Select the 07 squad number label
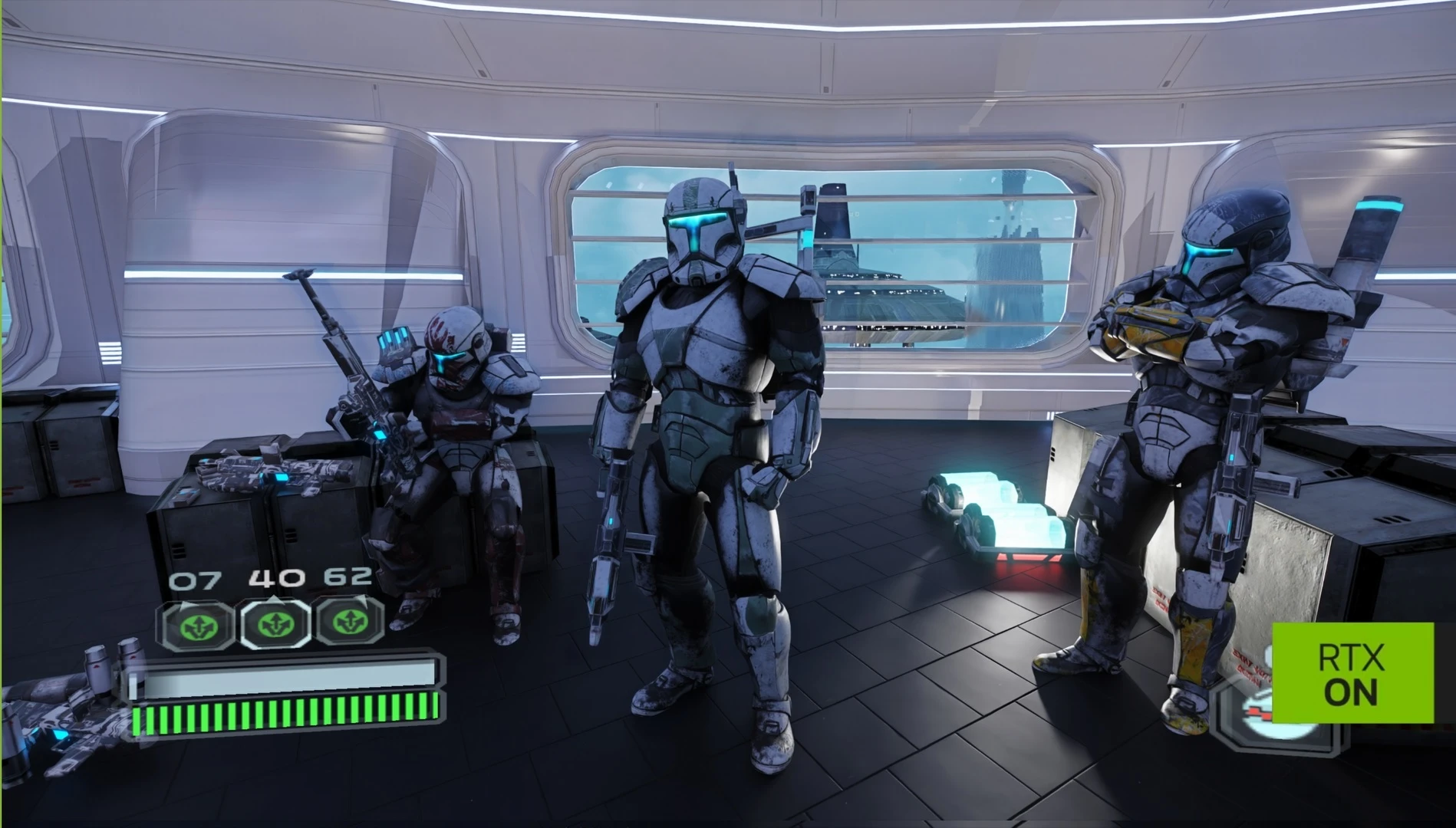The height and width of the screenshot is (828, 1456). click(x=194, y=581)
